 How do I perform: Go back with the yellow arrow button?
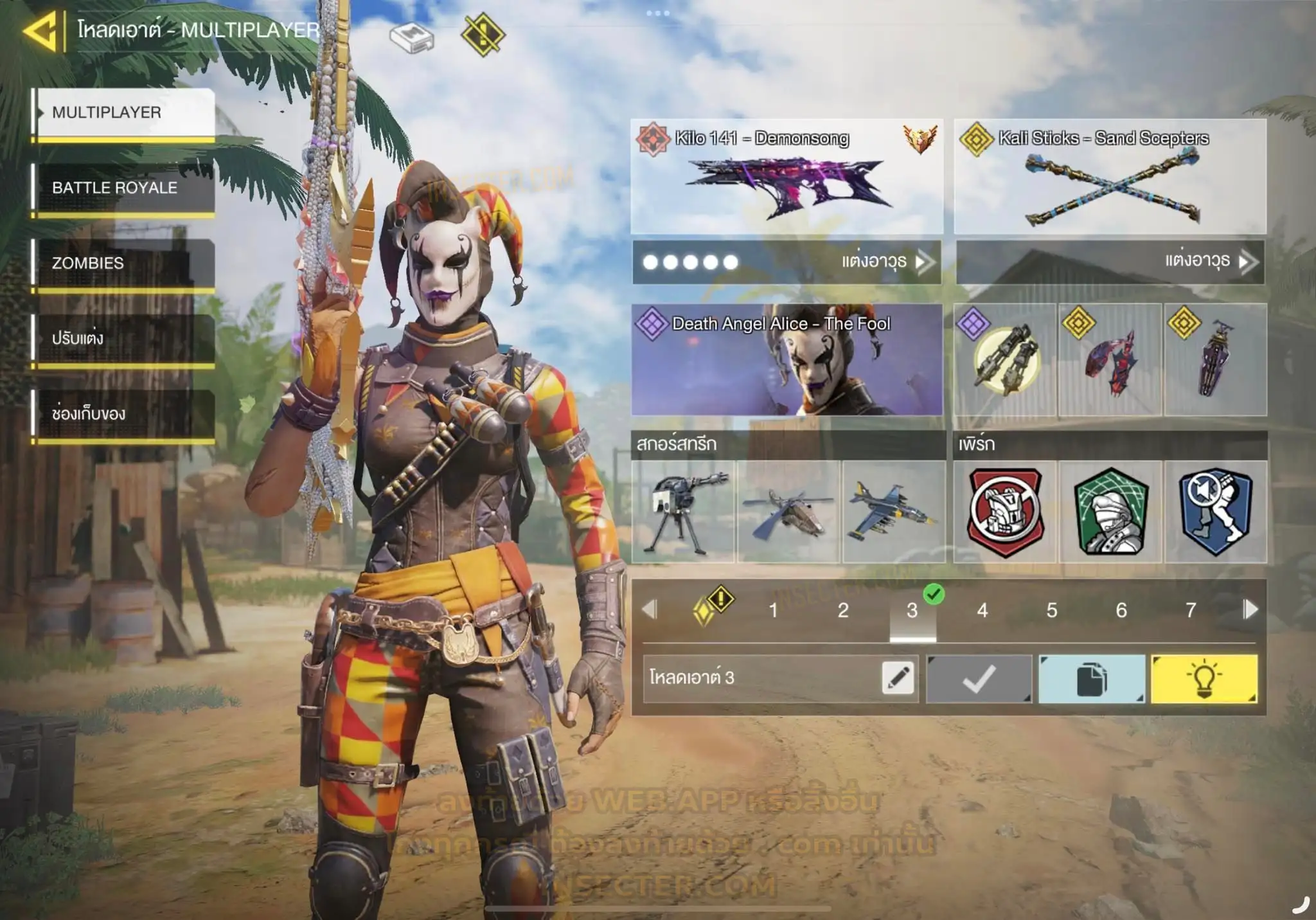point(42,30)
